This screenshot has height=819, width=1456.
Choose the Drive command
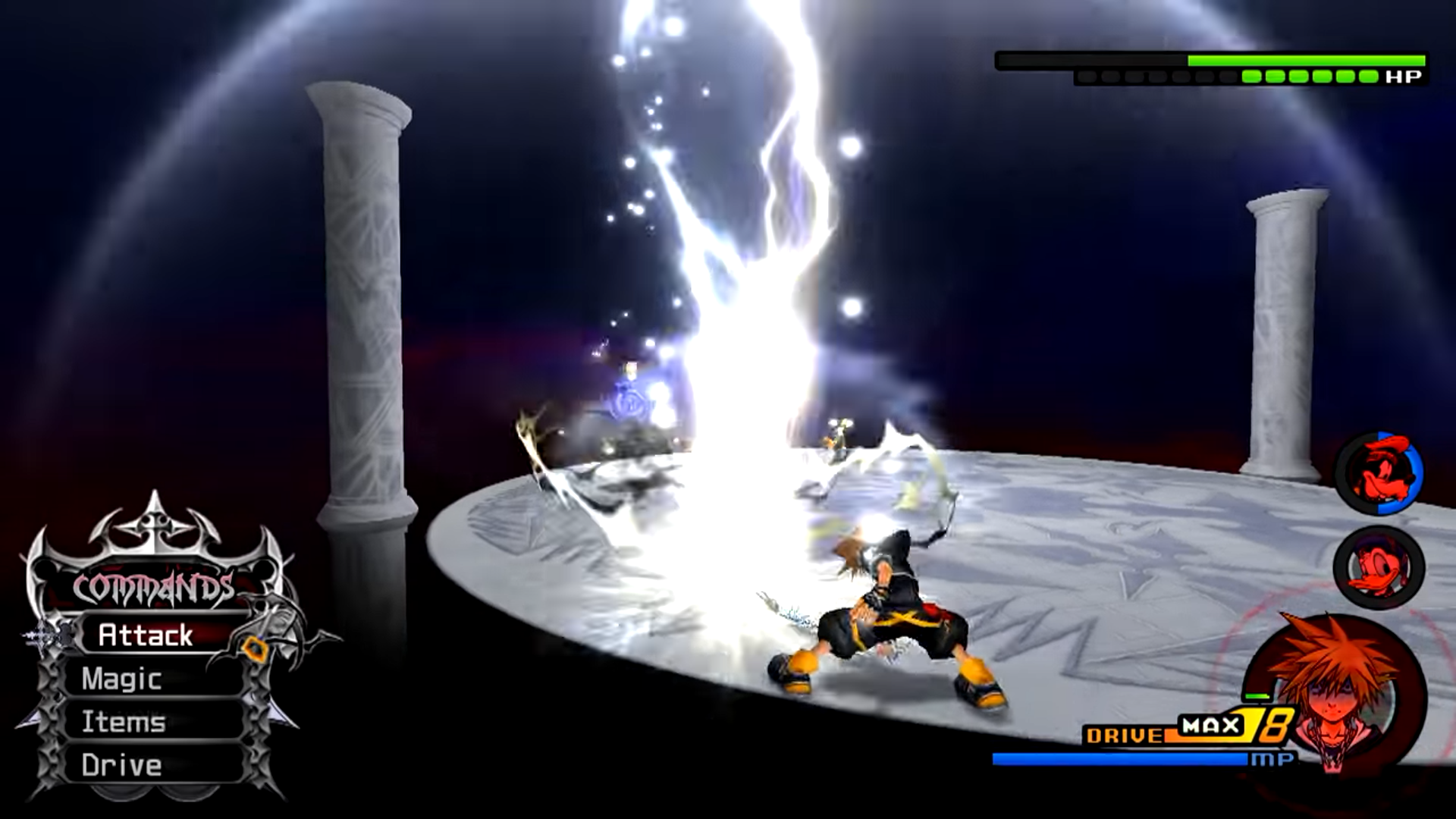pos(121,765)
